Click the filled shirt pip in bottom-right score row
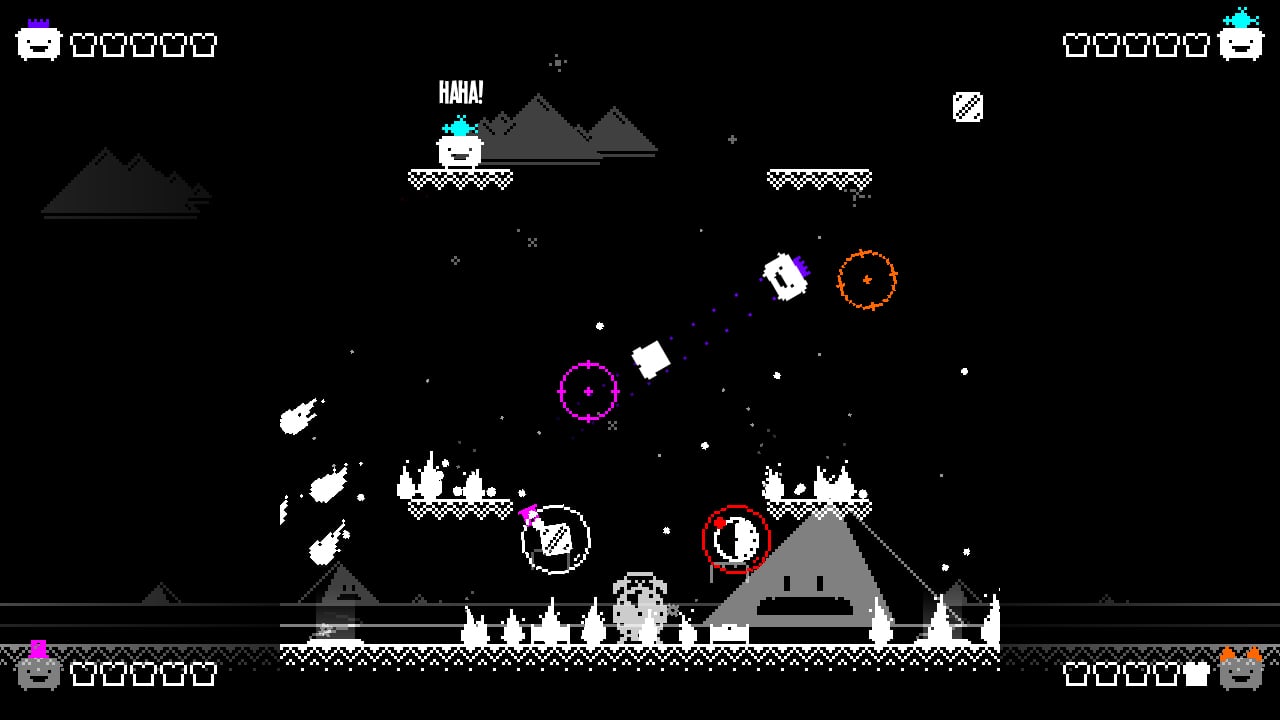The height and width of the screenshot is (720, 1280). 1196,674
